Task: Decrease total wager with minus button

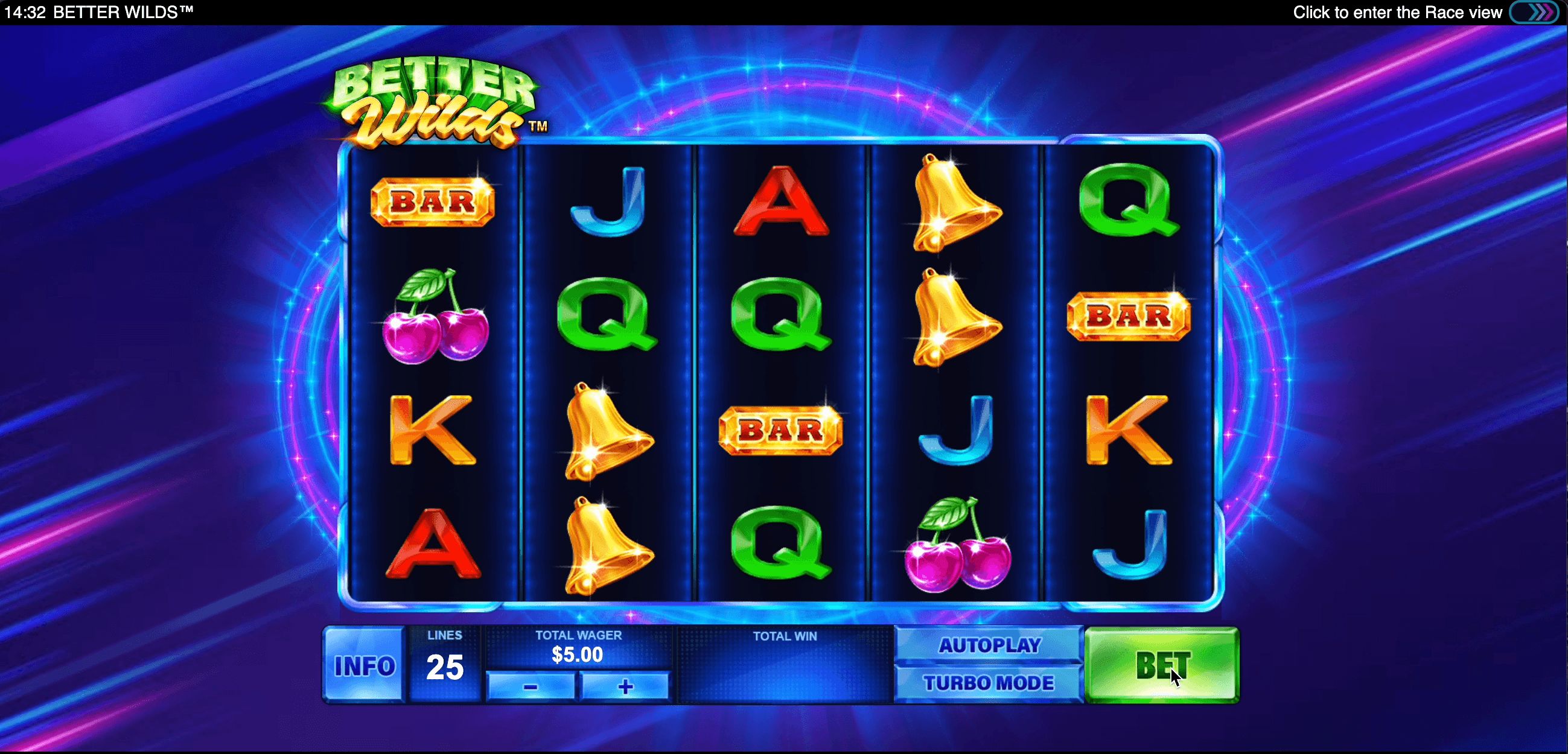Action: click(530, 686)
